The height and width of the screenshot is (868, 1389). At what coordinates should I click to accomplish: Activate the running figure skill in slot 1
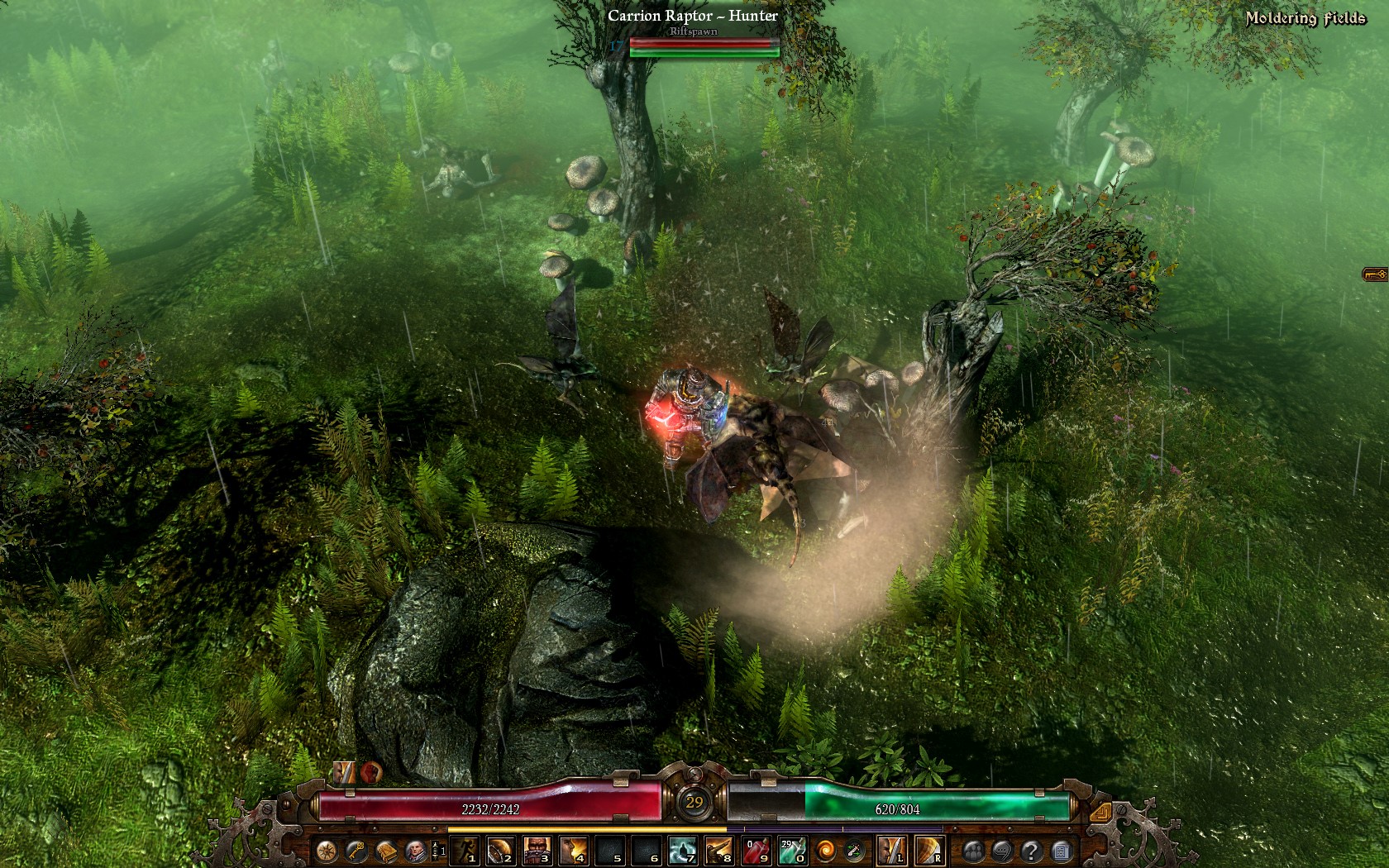(x=465, y=850)
